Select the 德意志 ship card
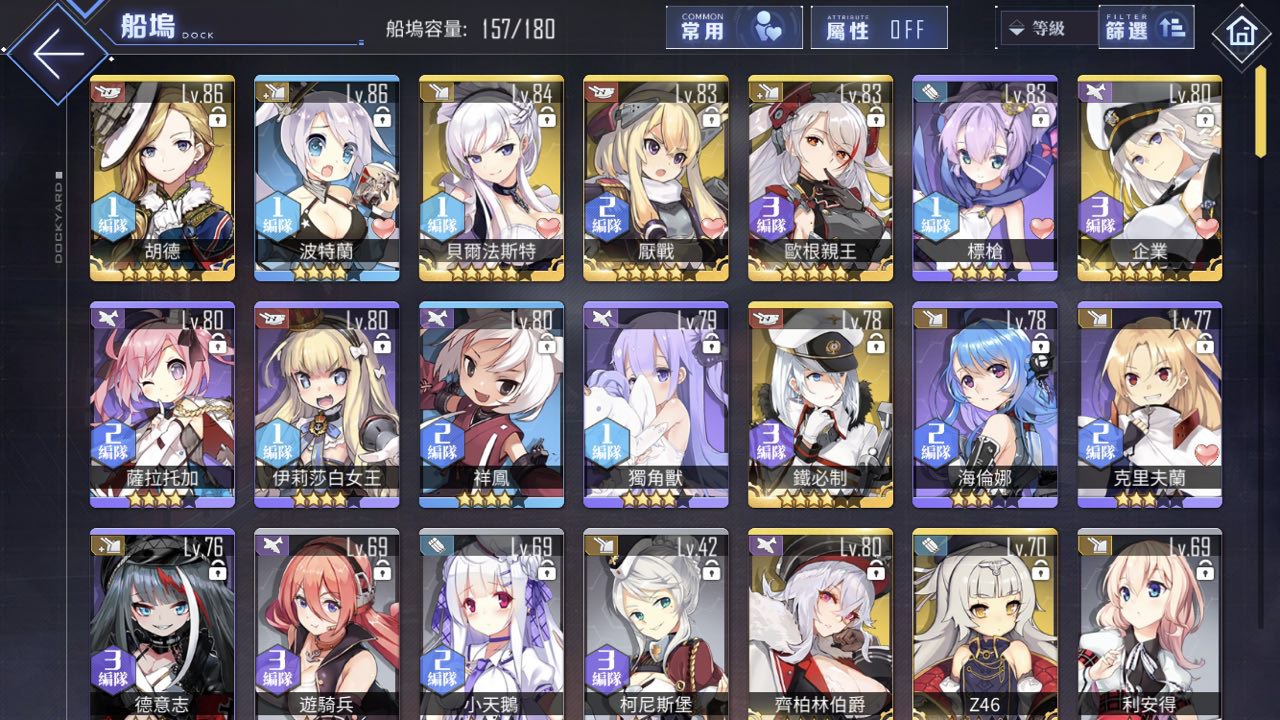This screenshot has height=720, width=1280. pos(162,624)
